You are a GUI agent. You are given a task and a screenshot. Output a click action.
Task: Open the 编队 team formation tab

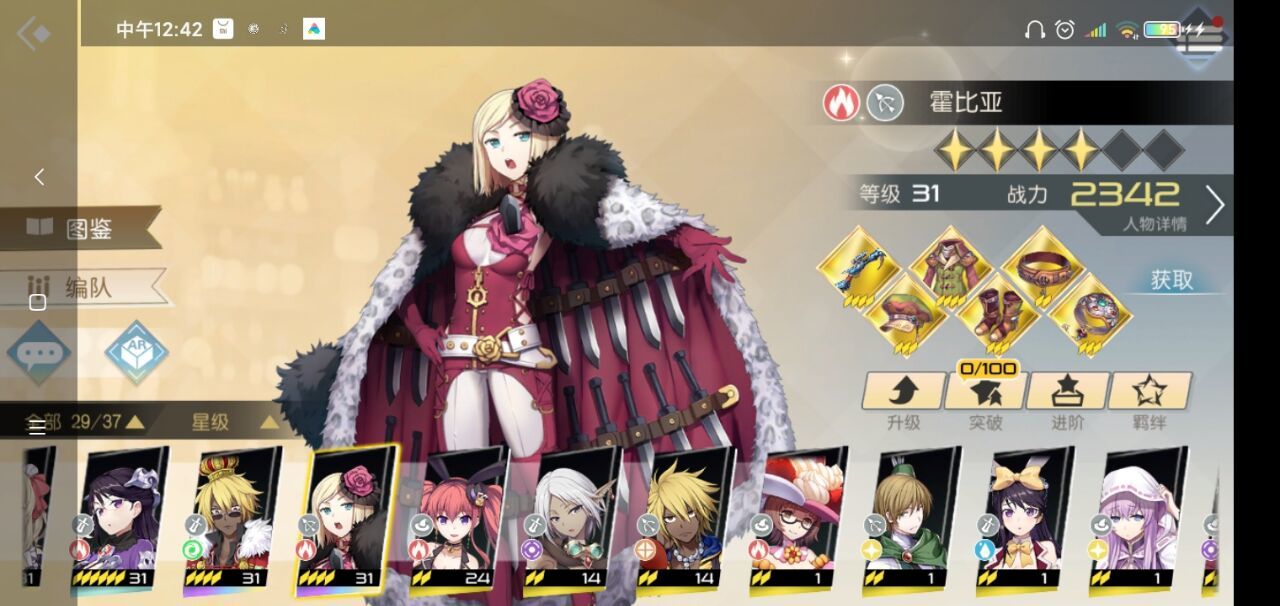(88, 288)
